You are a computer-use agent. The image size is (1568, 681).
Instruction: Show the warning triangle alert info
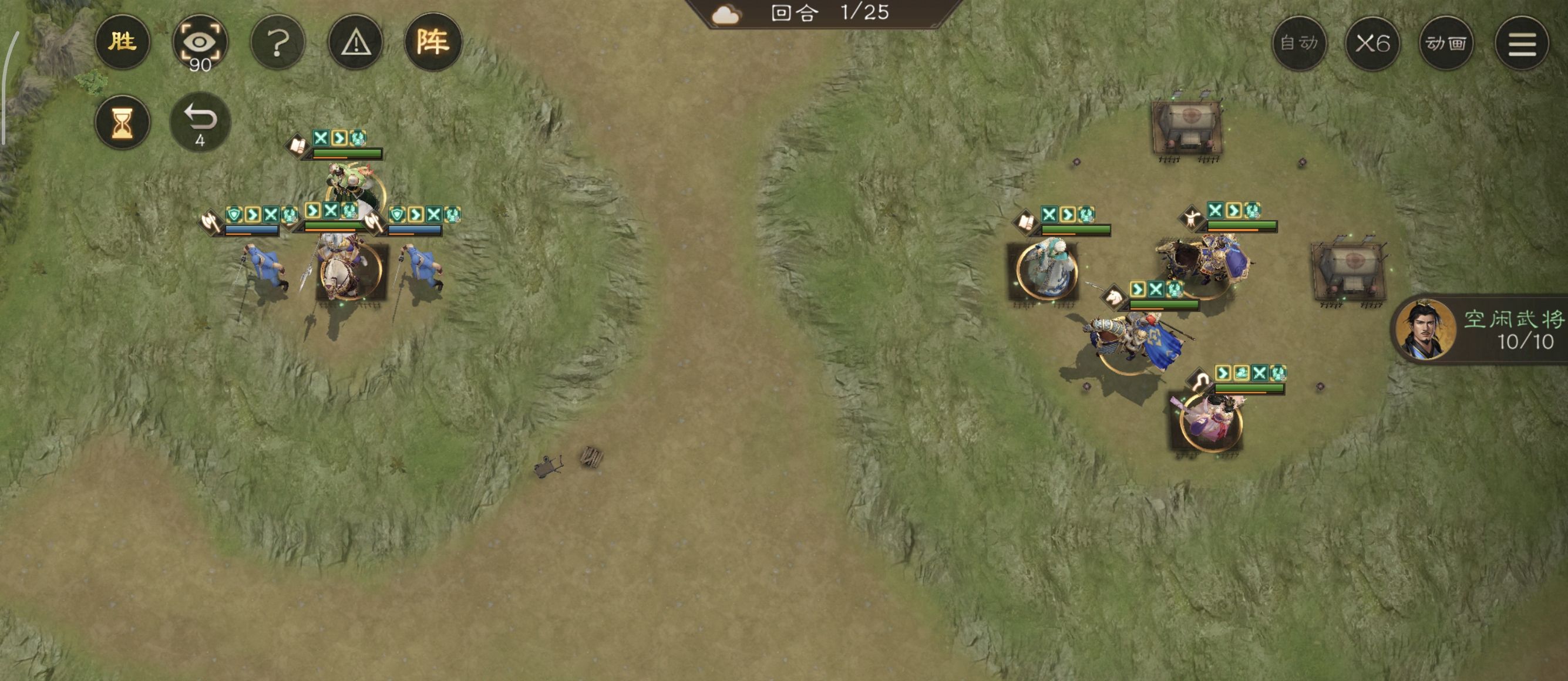point(355,42)
